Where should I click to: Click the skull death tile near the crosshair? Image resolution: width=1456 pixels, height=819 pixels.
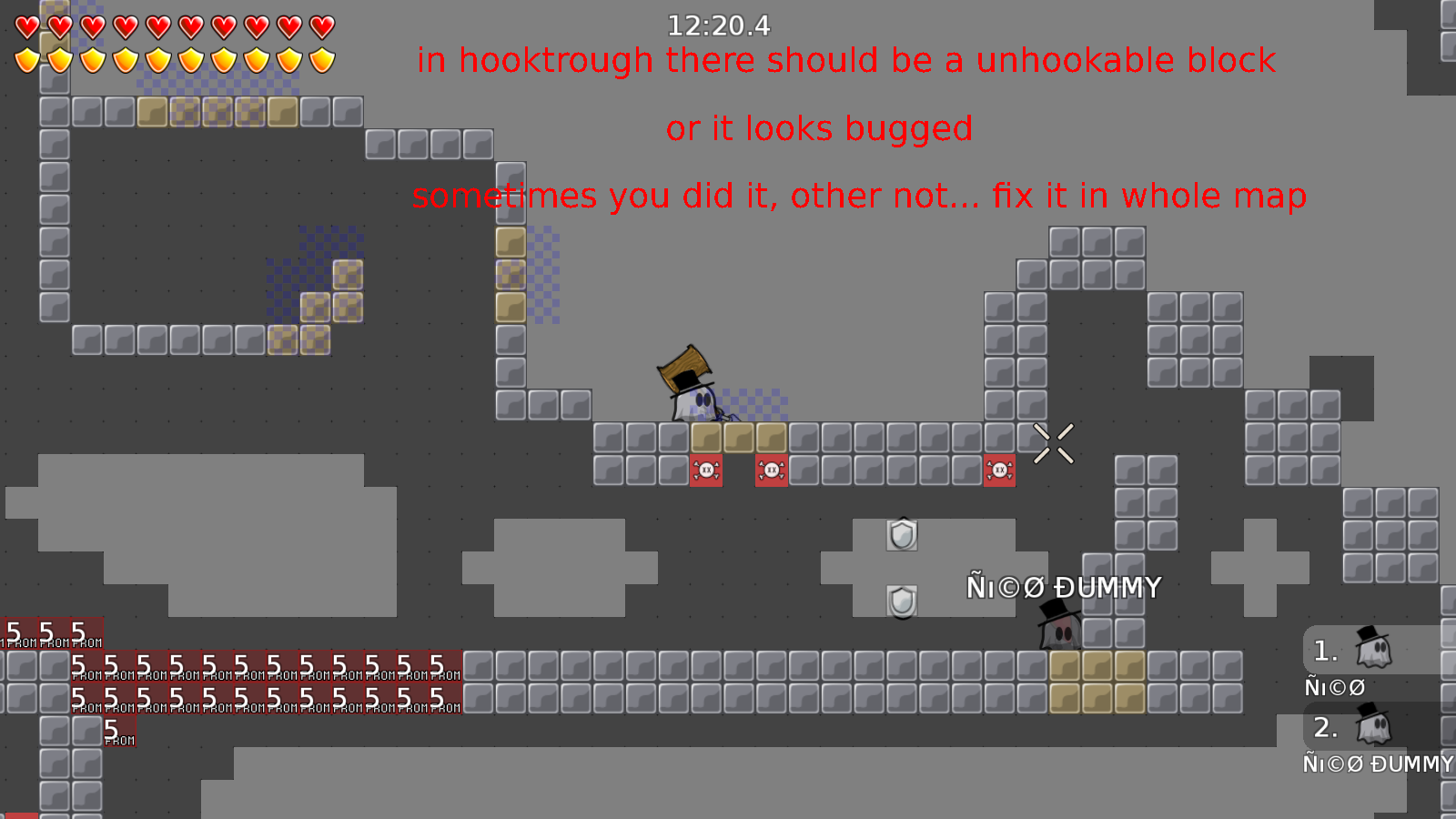999,469
